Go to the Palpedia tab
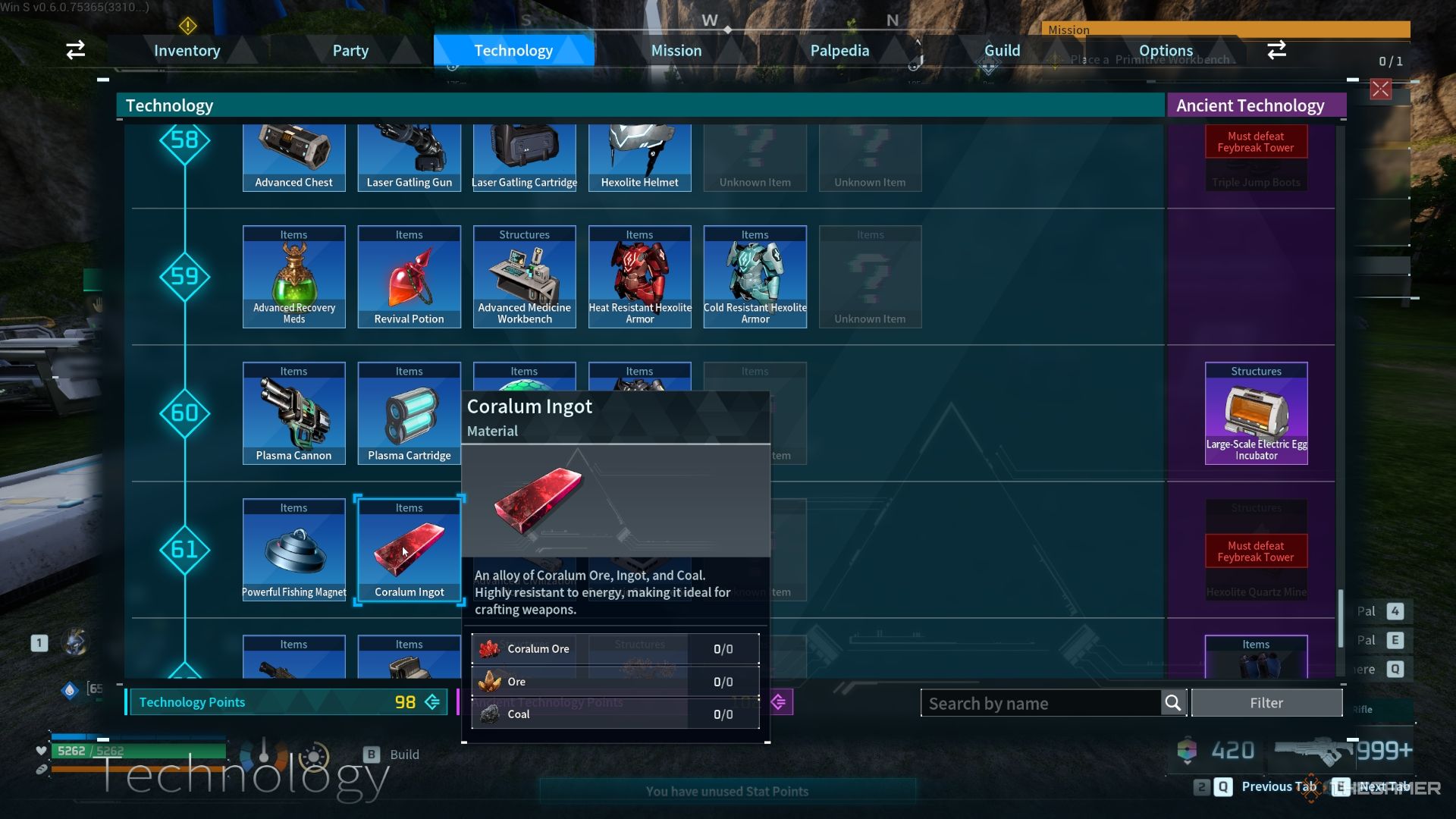 (839, 51)
